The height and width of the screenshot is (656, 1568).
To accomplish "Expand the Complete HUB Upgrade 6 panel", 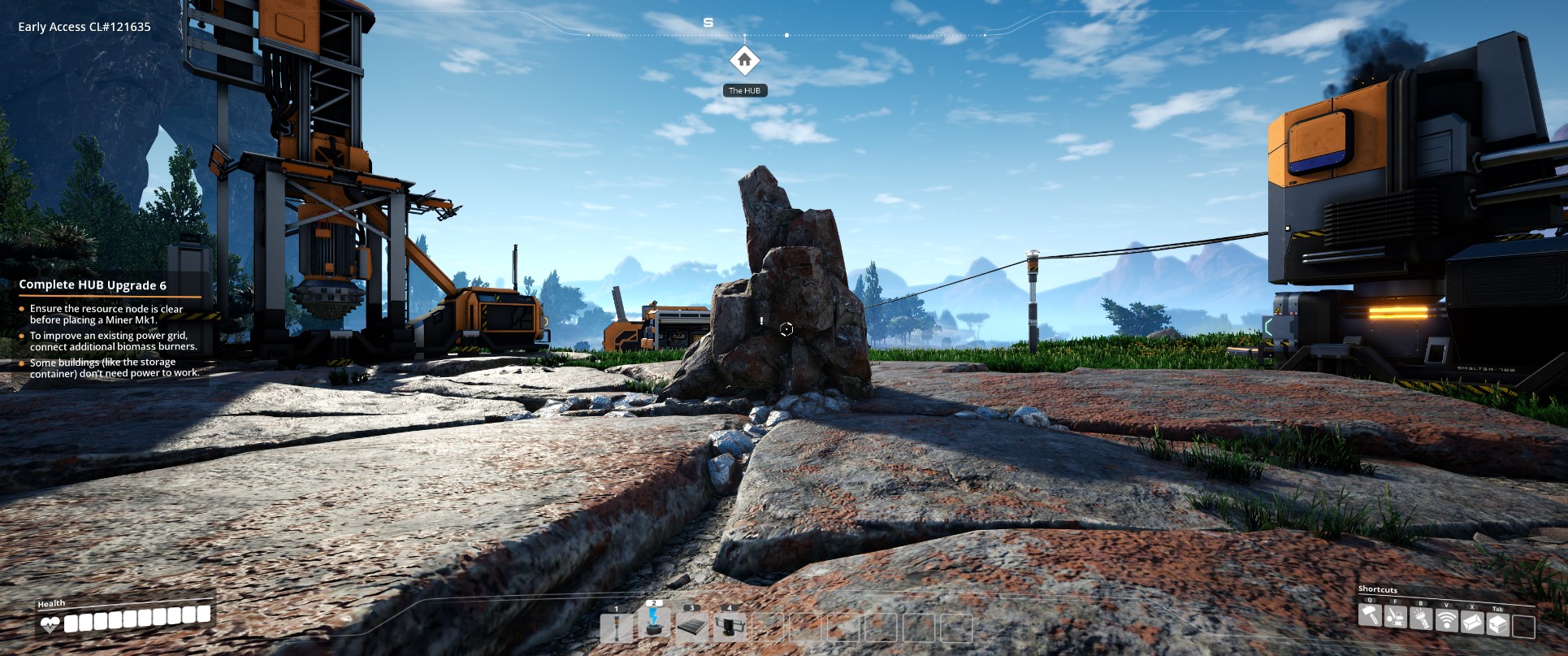I will tap(92, 285).
